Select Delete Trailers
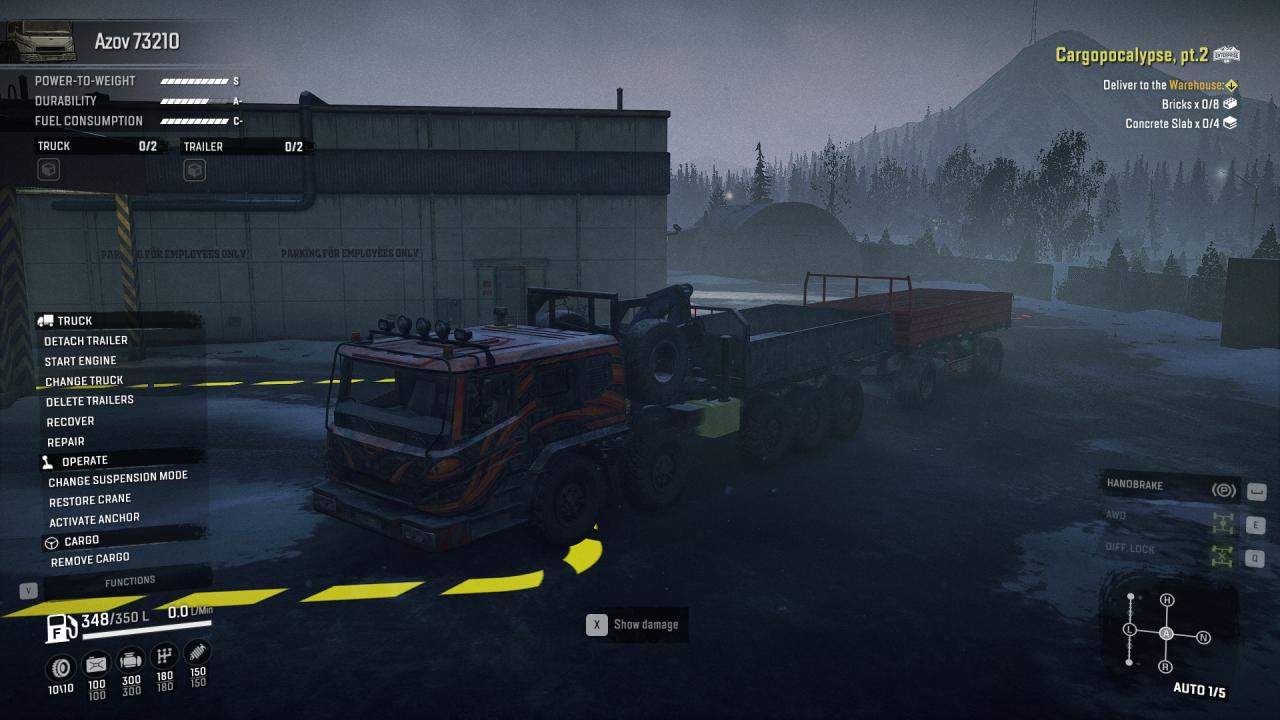 tap(90, 401)
